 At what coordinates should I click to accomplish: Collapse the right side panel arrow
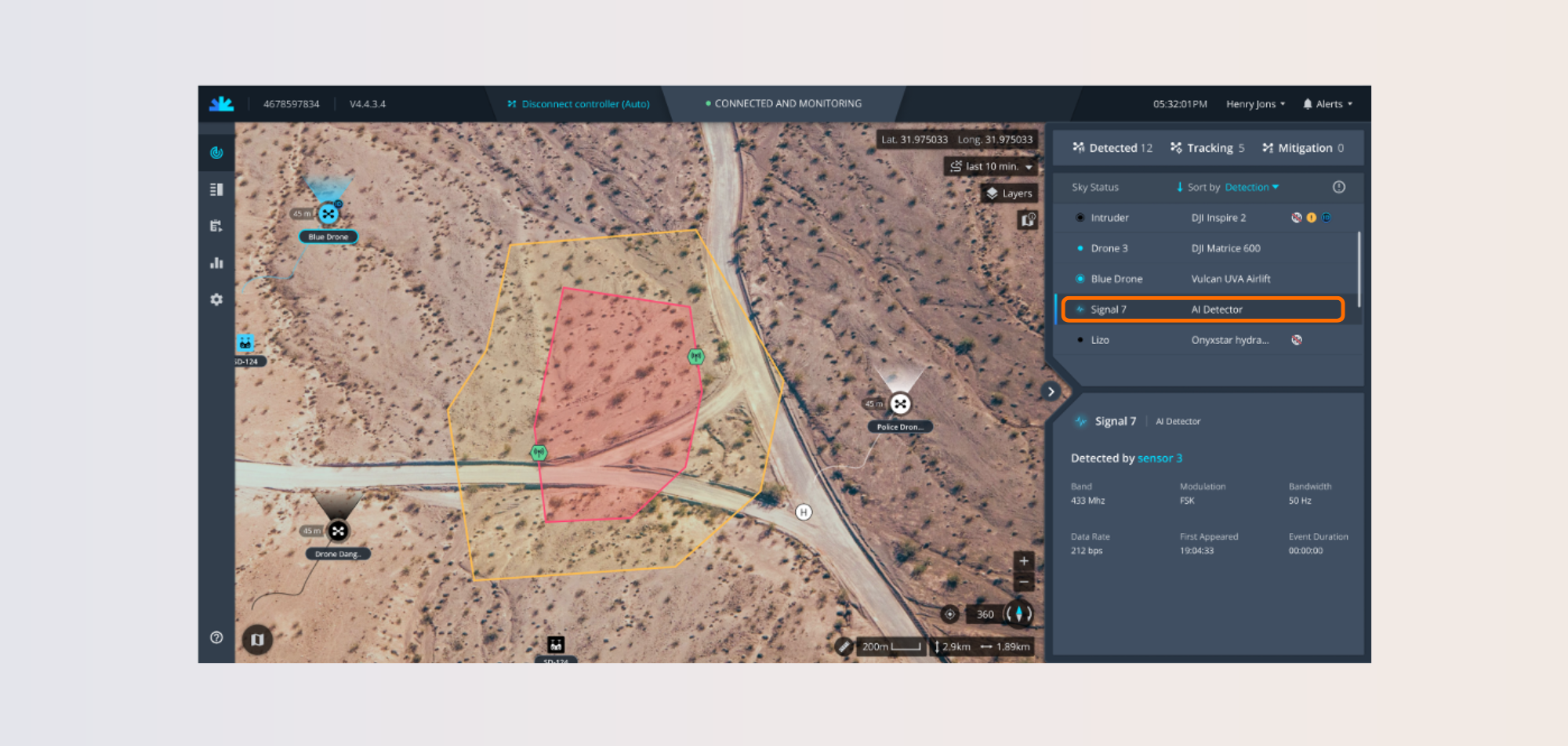pyautogui.click(x=1051, y=392)
